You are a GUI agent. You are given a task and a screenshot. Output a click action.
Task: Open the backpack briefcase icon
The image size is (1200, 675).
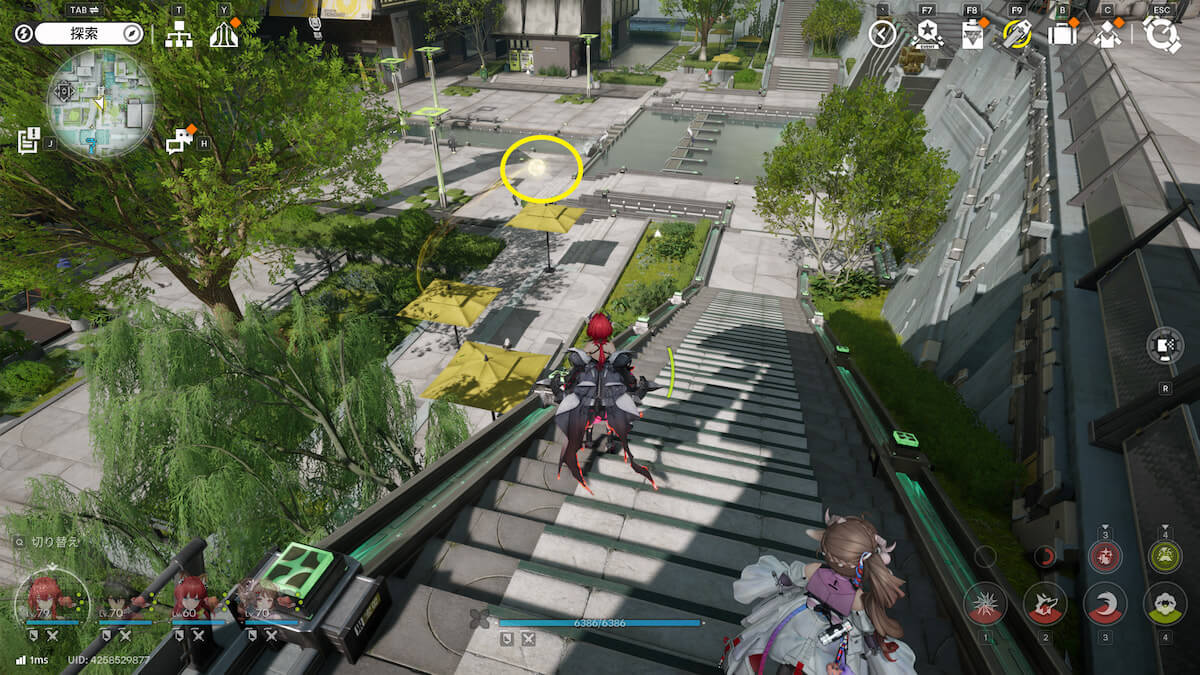pyautogui.click(x=1062, y=34)
